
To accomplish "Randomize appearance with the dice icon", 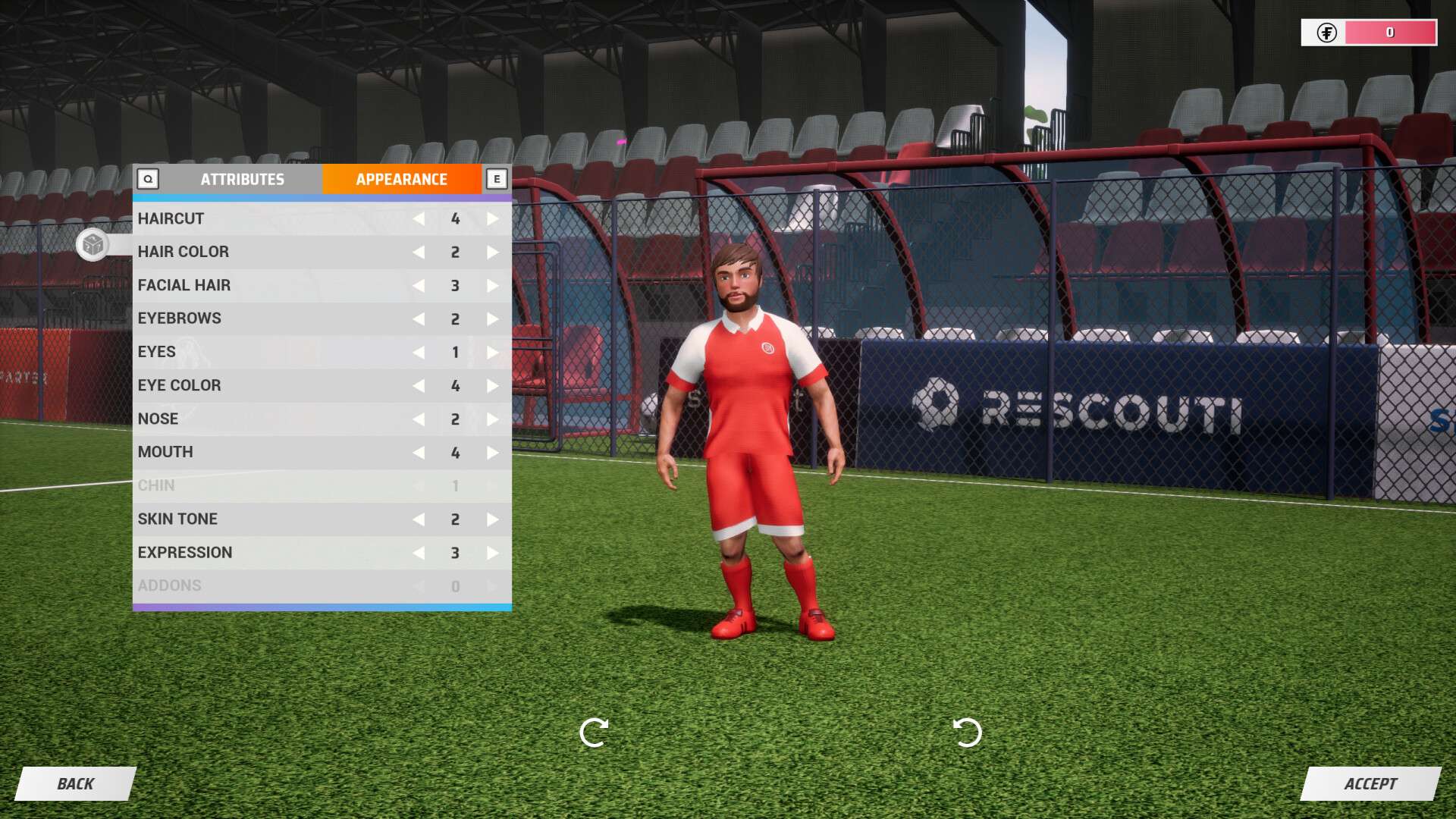I will click(x=93, y=245).
